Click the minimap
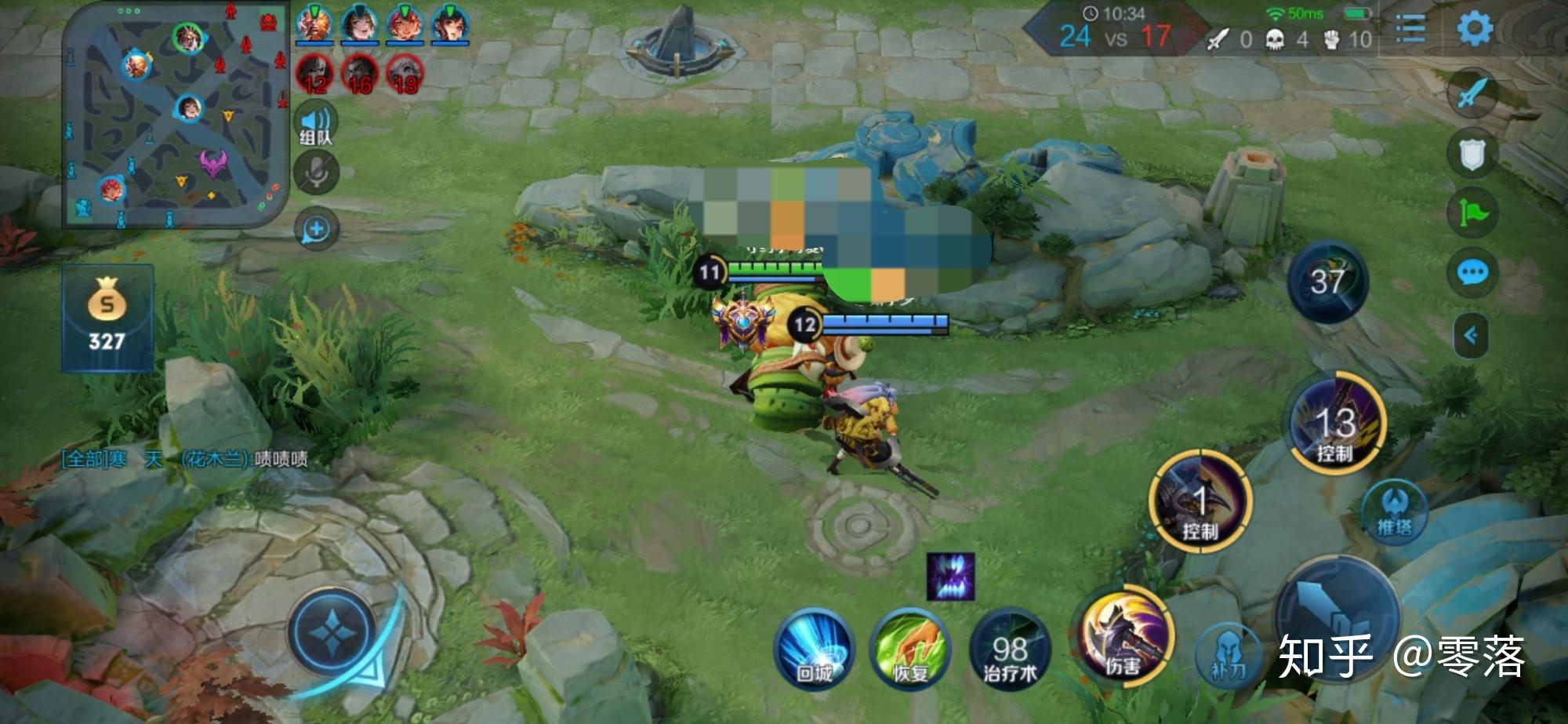1568x724 pixels. [x=176, y=116]
